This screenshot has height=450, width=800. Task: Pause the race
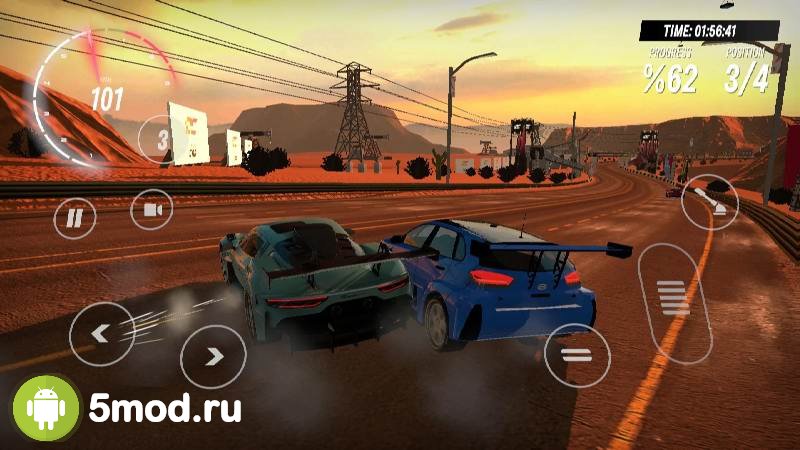click(74, 217)
